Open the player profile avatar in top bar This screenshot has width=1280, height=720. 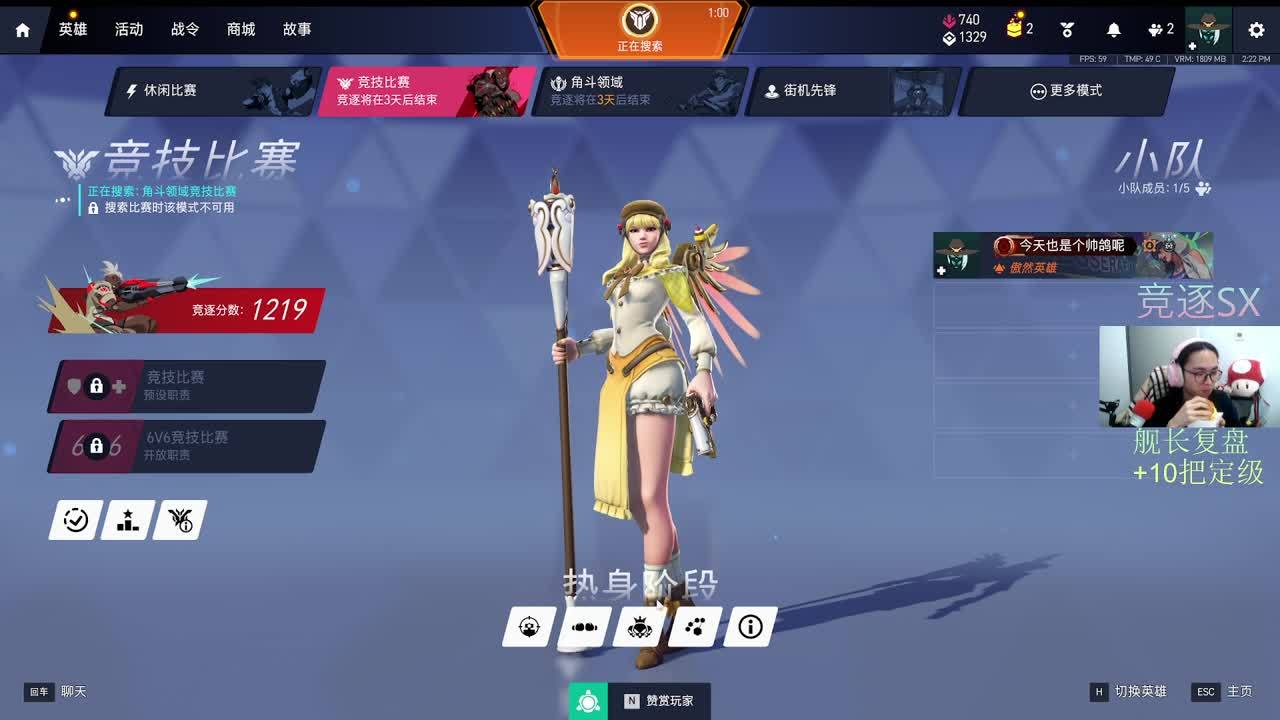click(1208, 29)
